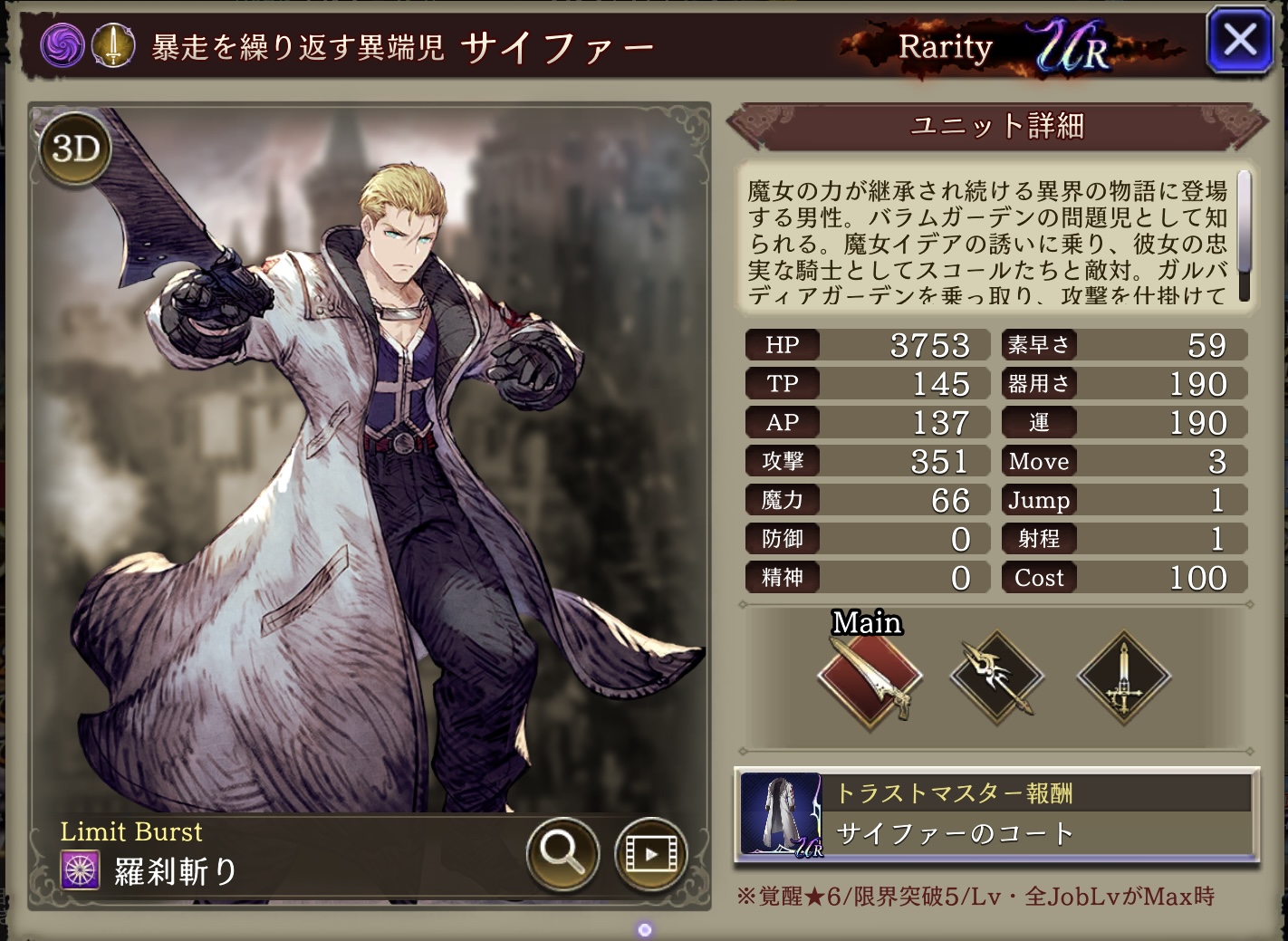This screenshot has width=1288, height=941.
Task: Click the description text scrollbar
Action: pyautogui.click(x=1244, y=235)
